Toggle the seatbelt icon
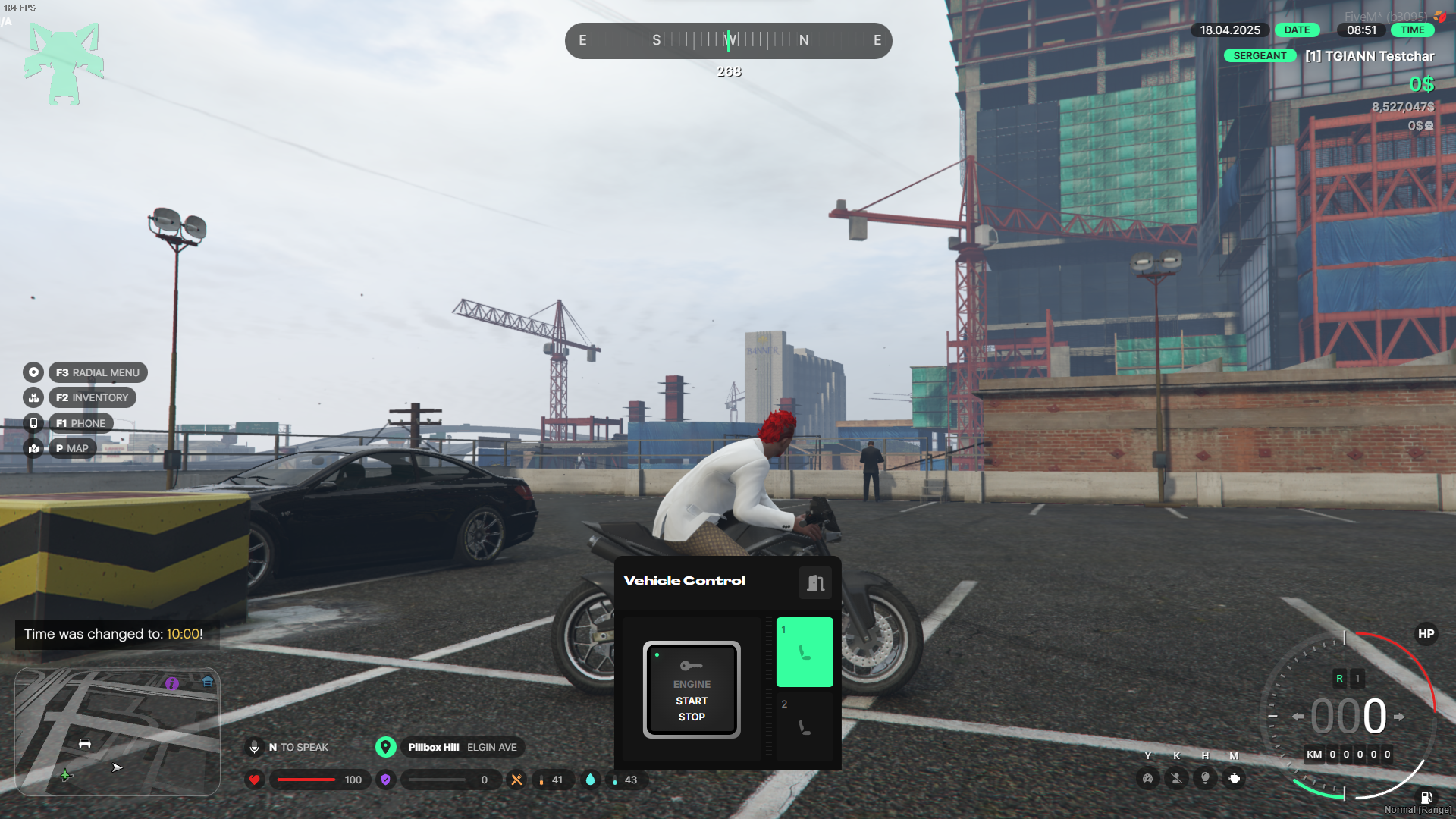 1176,778
